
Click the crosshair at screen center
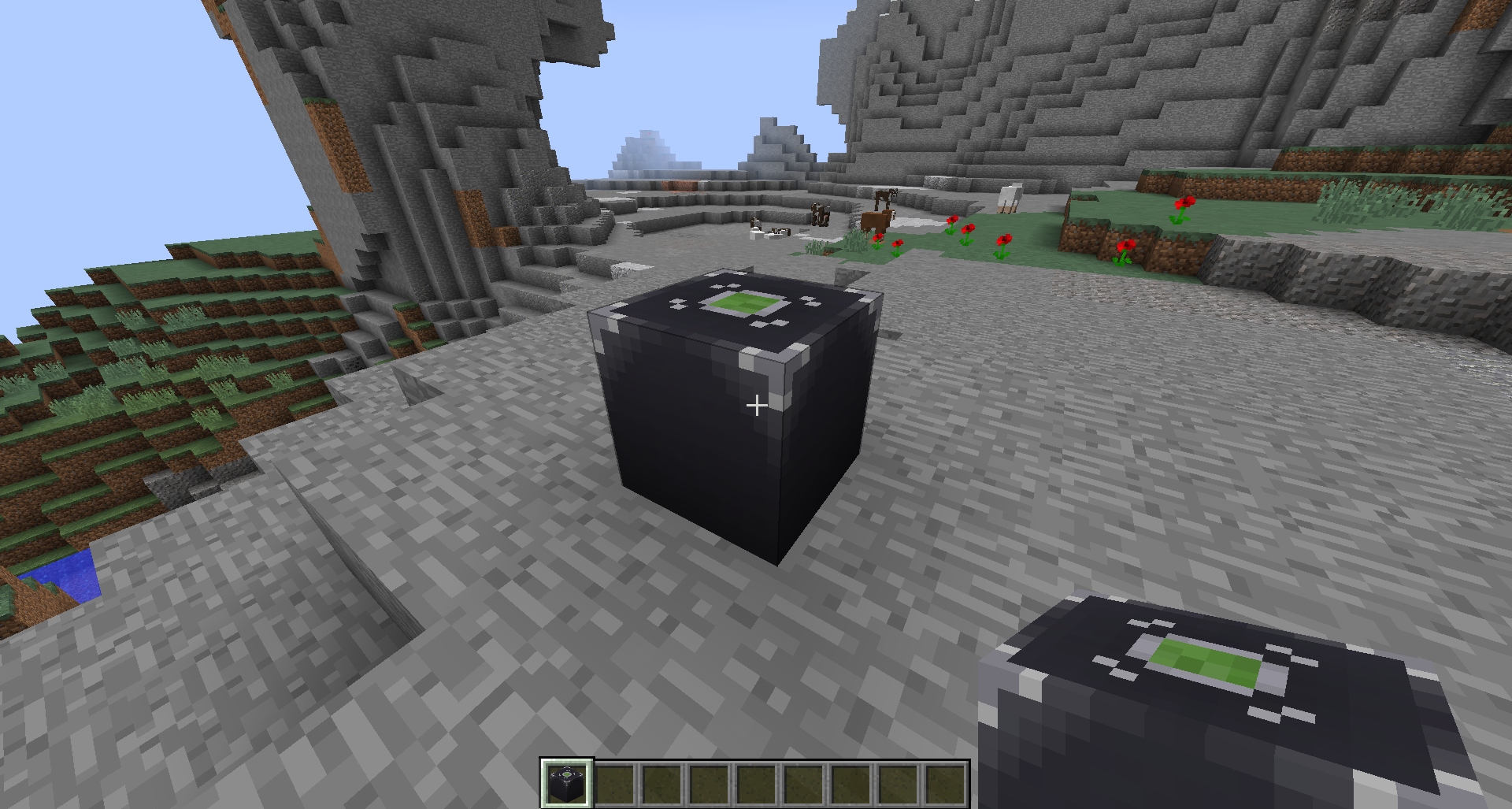pos(758,404)
